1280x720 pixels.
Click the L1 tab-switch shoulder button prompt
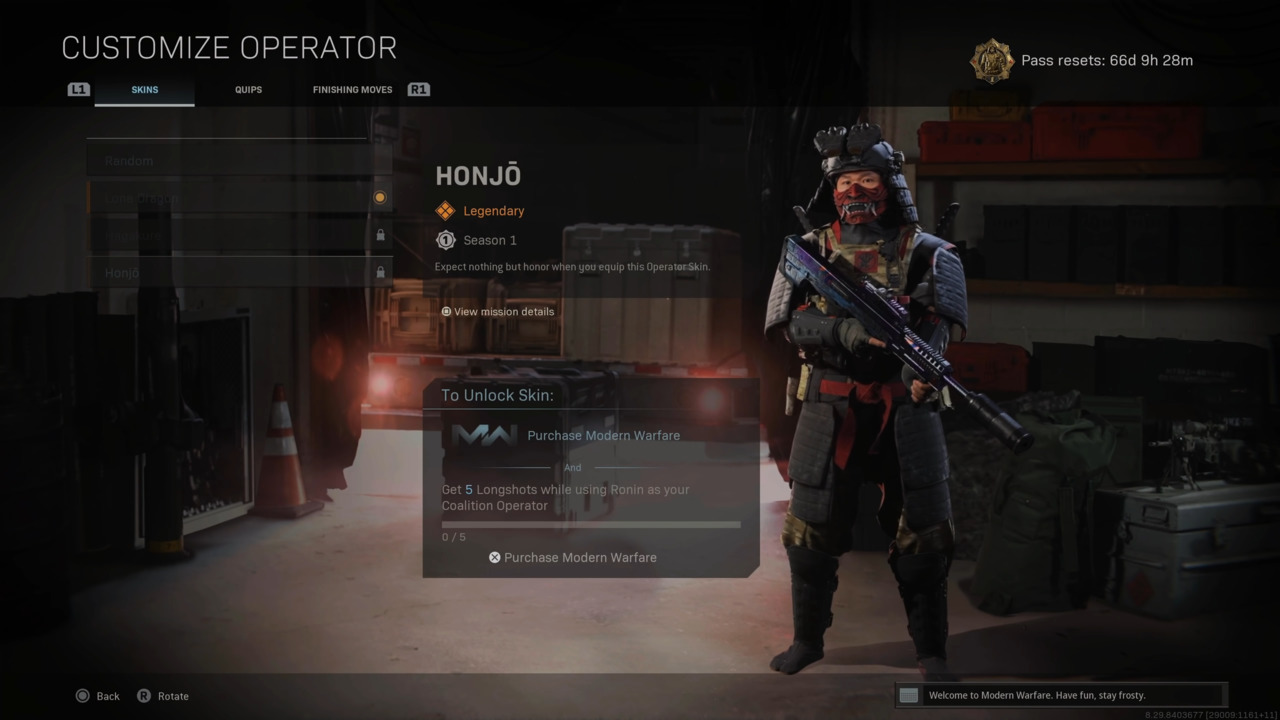tap(78, 89)
